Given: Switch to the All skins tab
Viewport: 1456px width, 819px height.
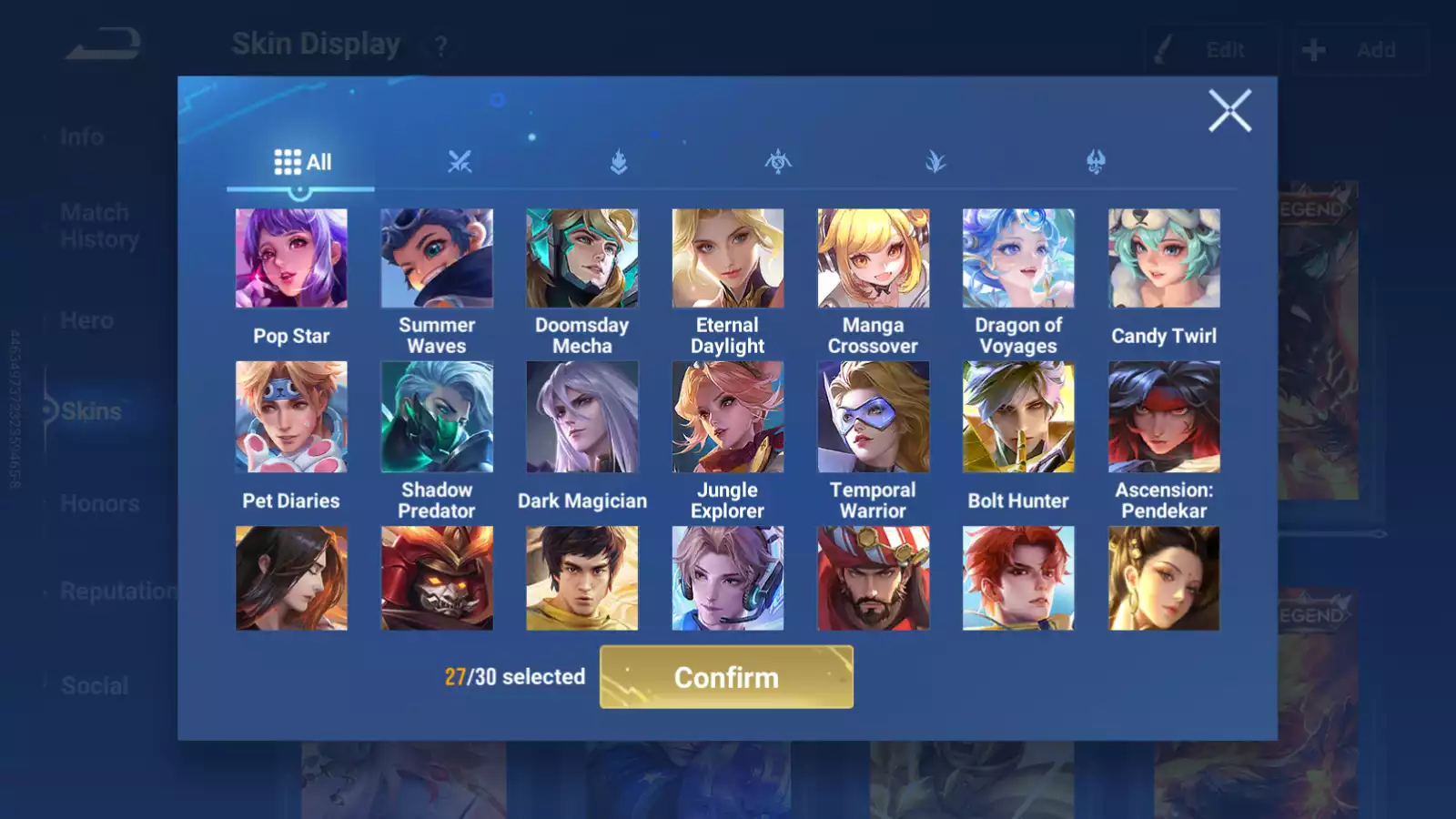Looking at the screenshot, I should point(302,162).
